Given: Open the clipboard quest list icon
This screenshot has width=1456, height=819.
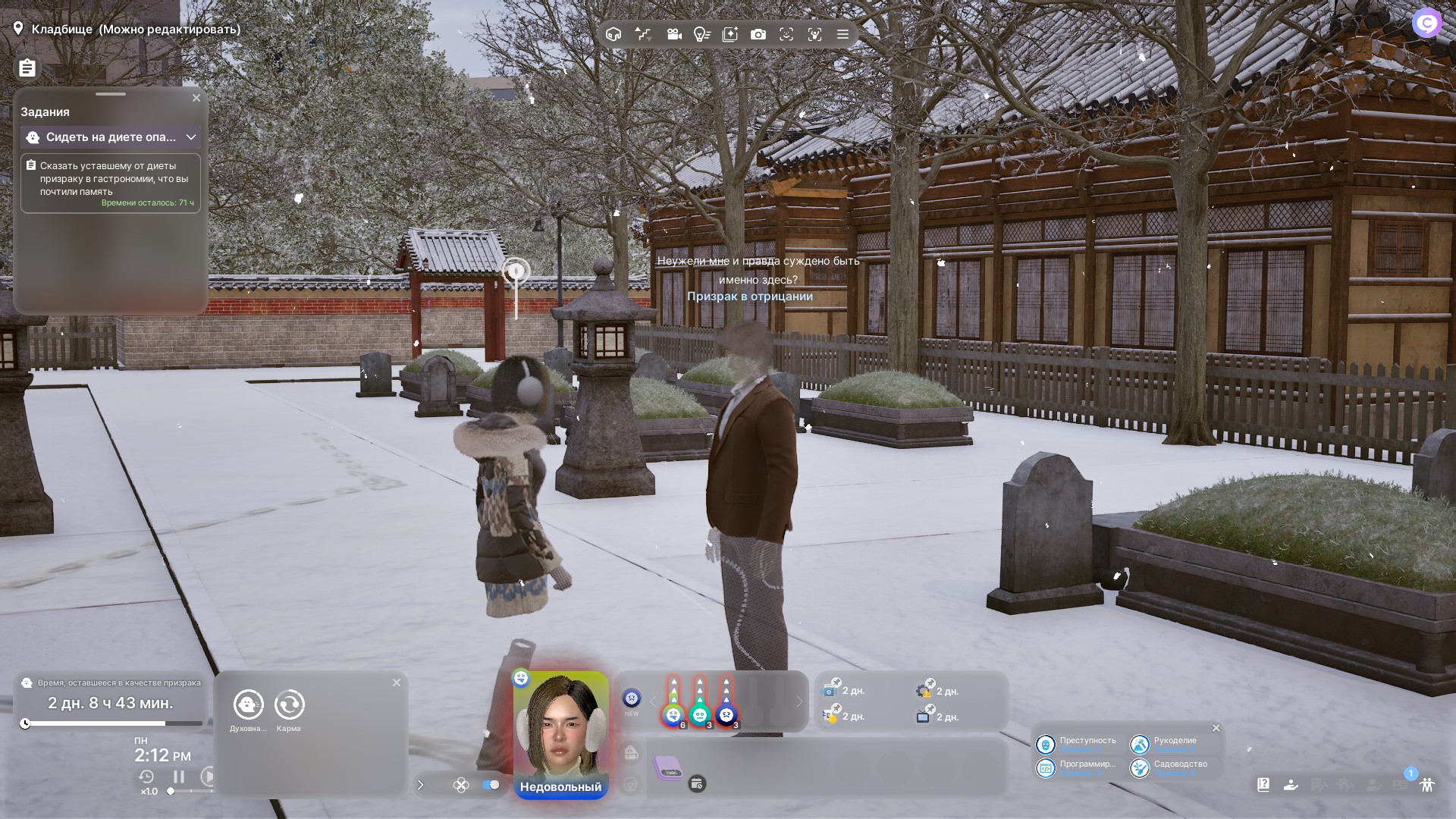Looking at the screenshot, I should [27, 68].
